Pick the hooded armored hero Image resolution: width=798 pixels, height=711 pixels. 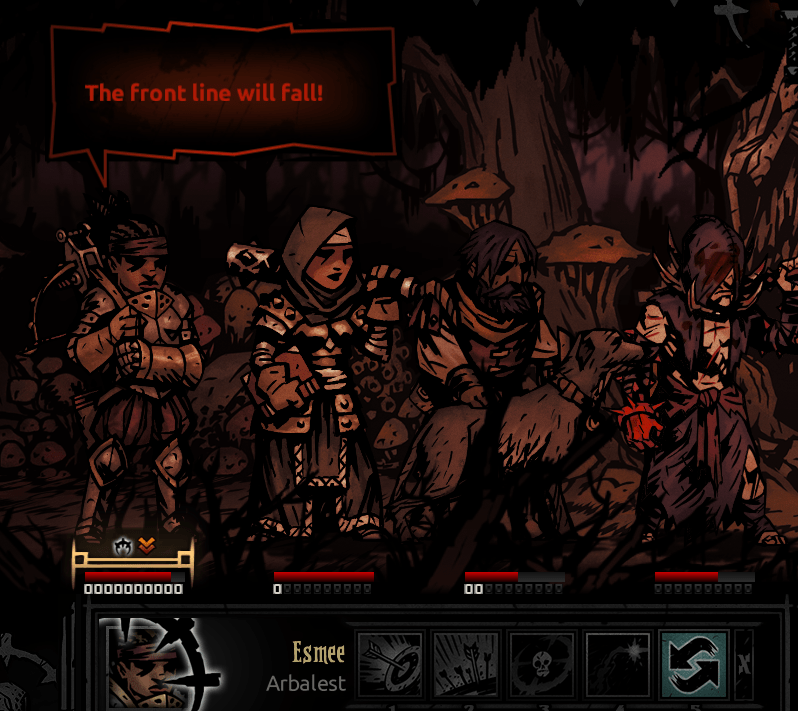pyautogui.click(x=315, y=370)
